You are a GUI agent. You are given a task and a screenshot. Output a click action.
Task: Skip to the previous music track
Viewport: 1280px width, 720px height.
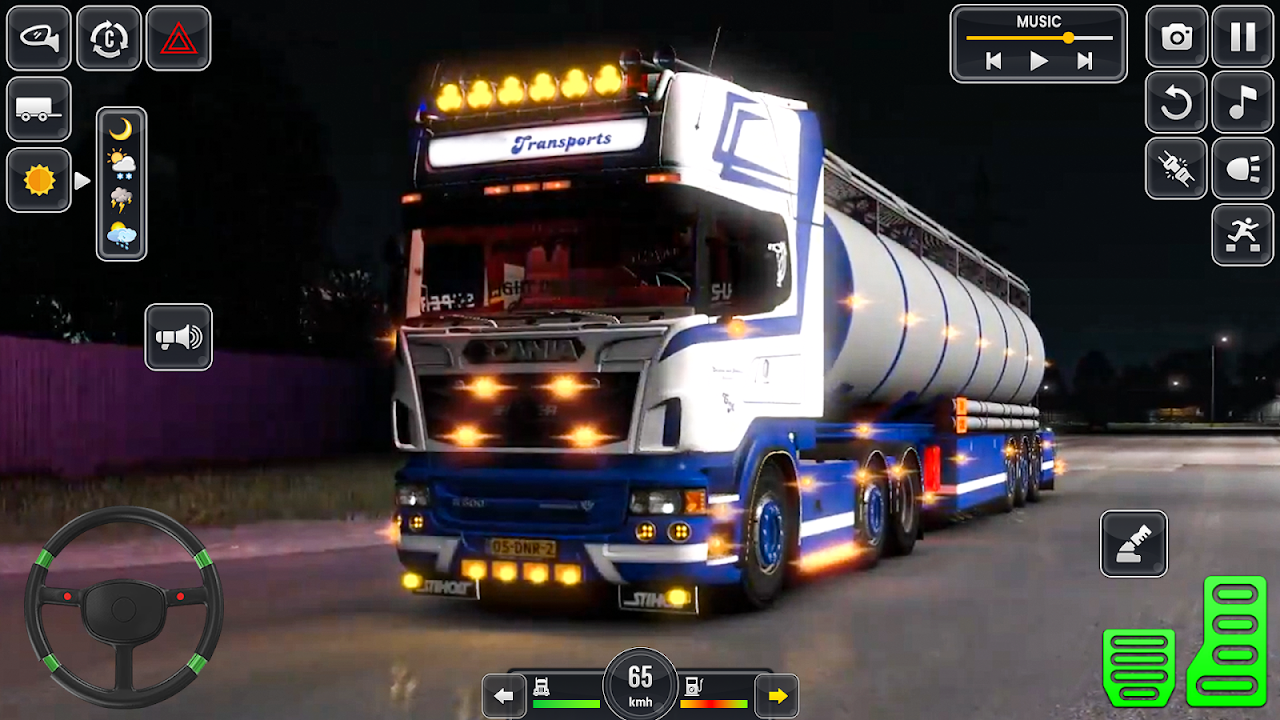point(993,62)
